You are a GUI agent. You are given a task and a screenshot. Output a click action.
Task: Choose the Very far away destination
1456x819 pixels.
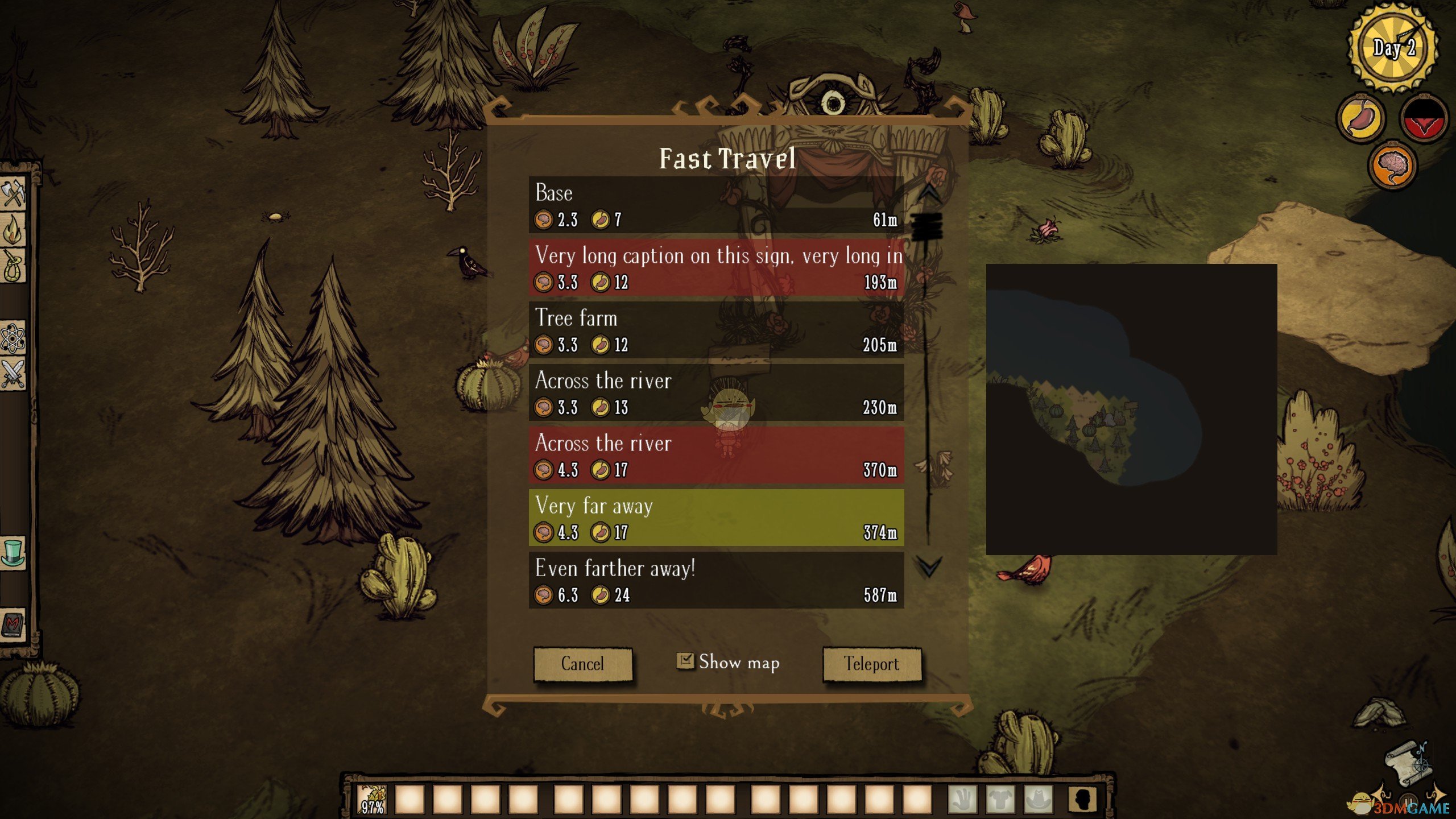(716, 518)
